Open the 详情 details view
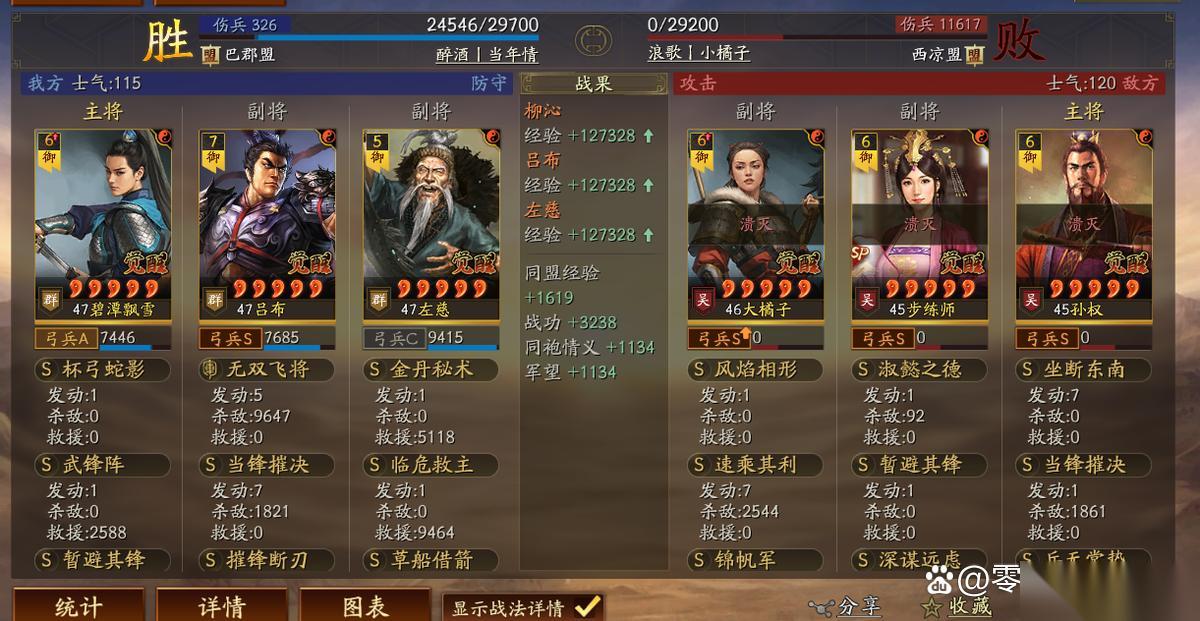This screenshot has height=621, width=1200. (222, 606)
